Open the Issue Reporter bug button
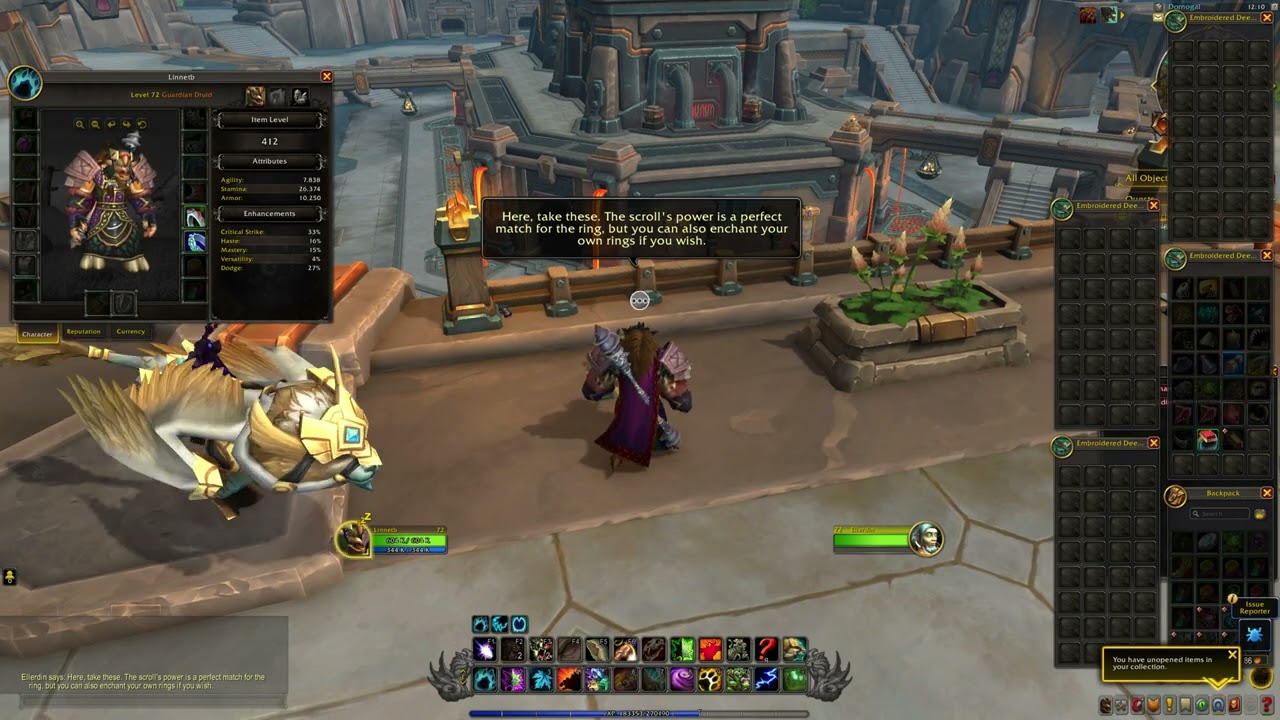Screen dimensions: 1280x720 (x=1254, y=634)
